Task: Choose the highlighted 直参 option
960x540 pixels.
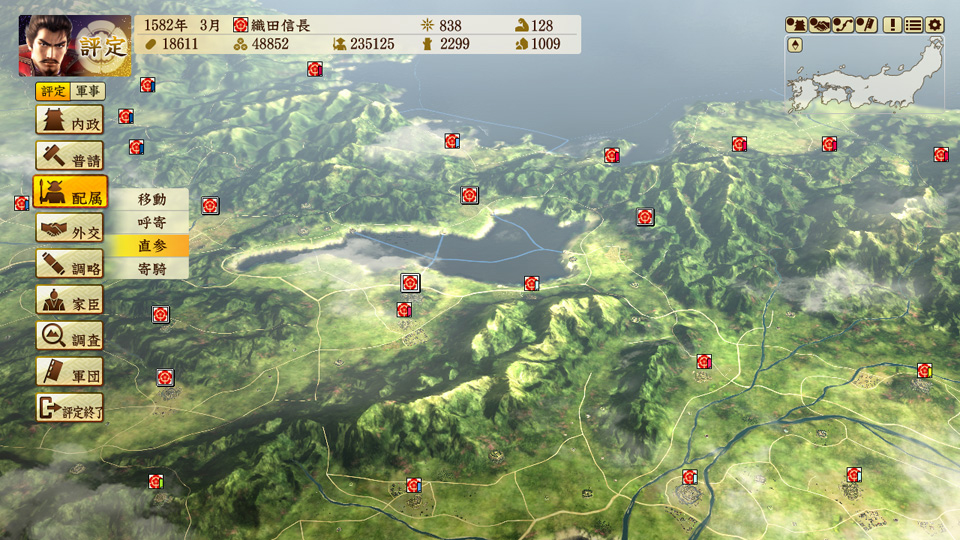Action: [x=151, y=245]
